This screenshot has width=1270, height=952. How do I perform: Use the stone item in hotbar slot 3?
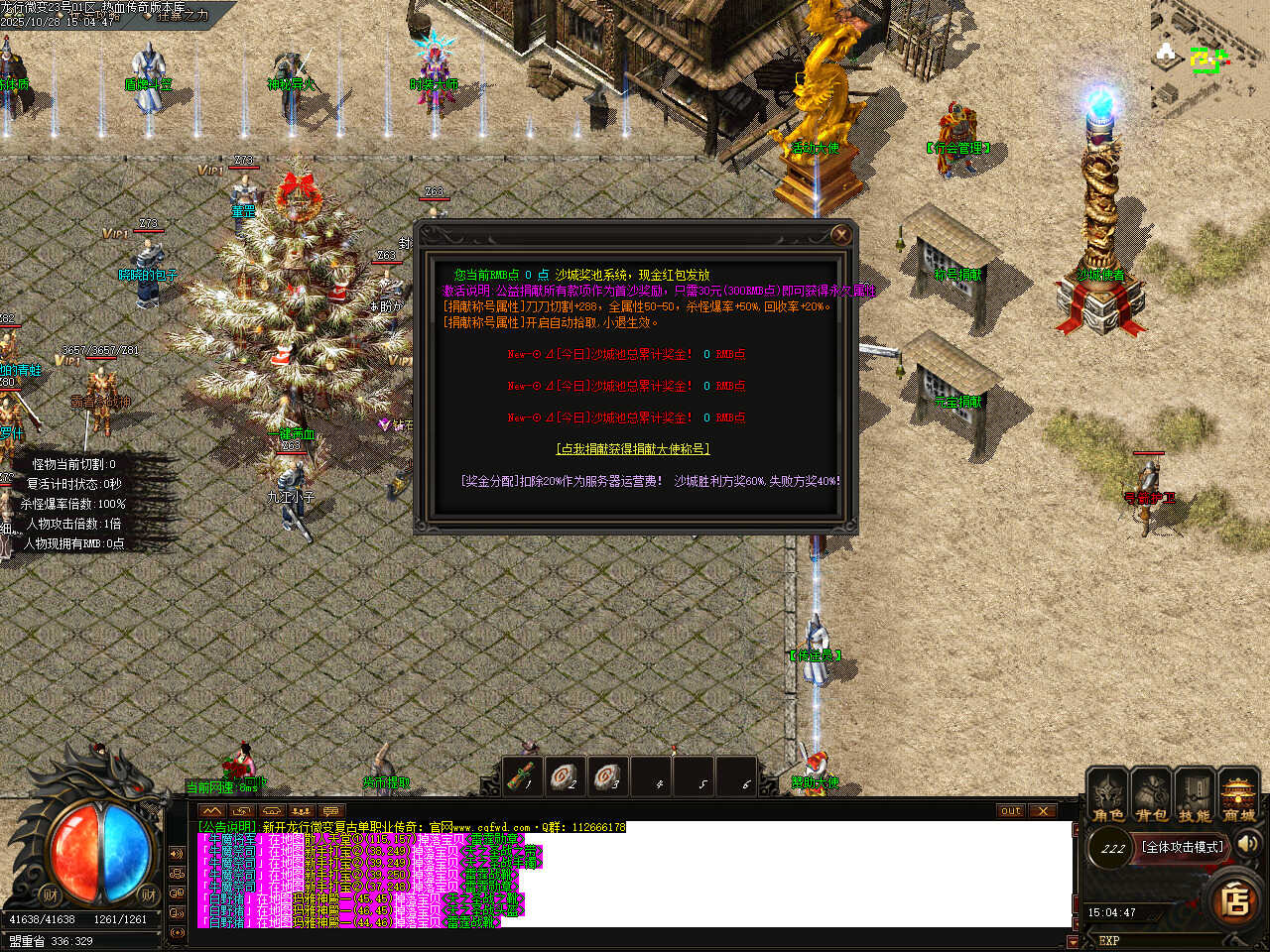click(x=608, y=776)
